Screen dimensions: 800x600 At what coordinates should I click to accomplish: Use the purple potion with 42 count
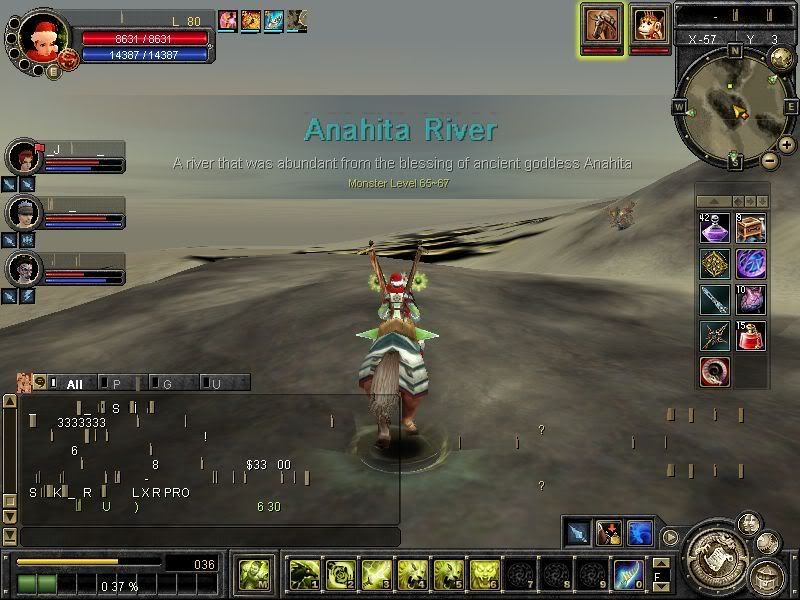coord(714,229)
